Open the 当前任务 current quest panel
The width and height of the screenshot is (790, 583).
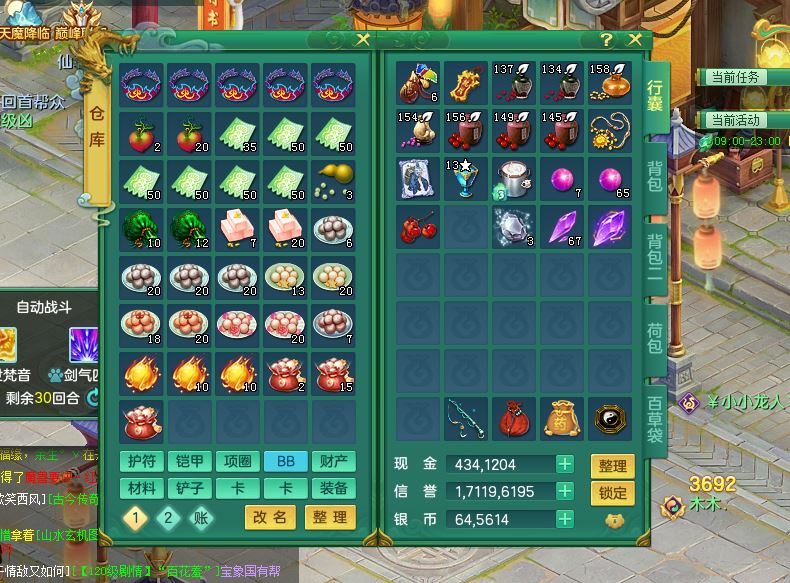735,77
